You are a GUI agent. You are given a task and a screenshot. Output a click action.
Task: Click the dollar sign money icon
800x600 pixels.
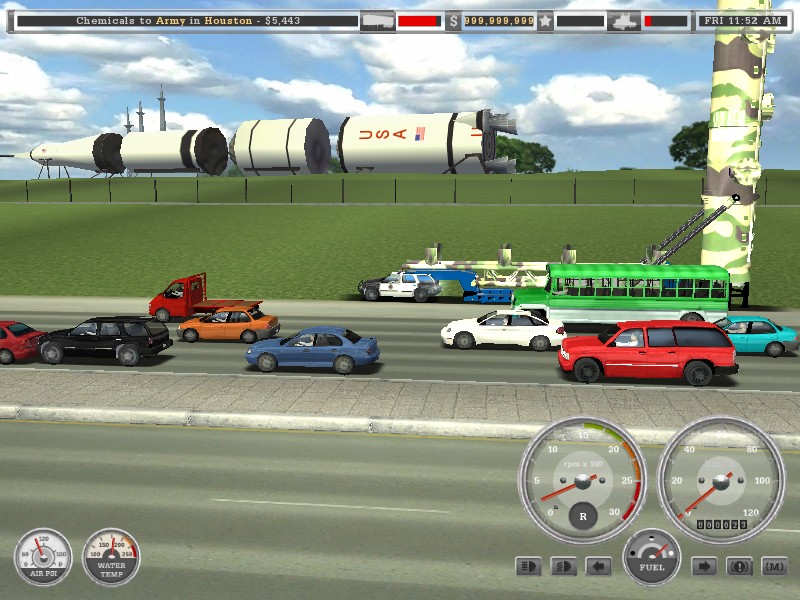tap(453, 21)
